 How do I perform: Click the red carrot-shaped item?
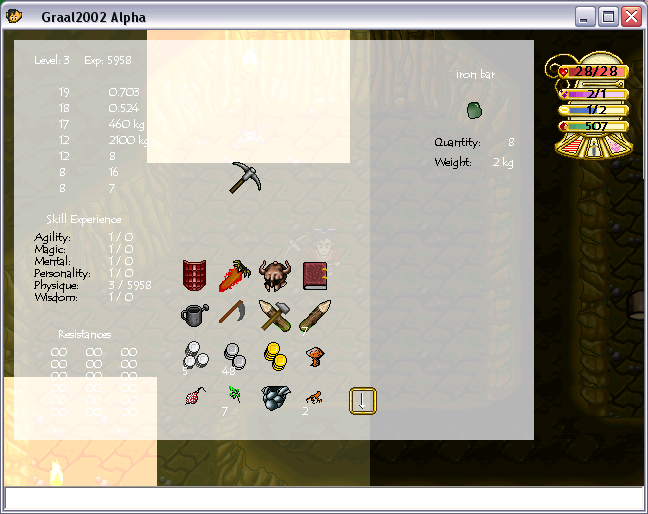point(234,275)
